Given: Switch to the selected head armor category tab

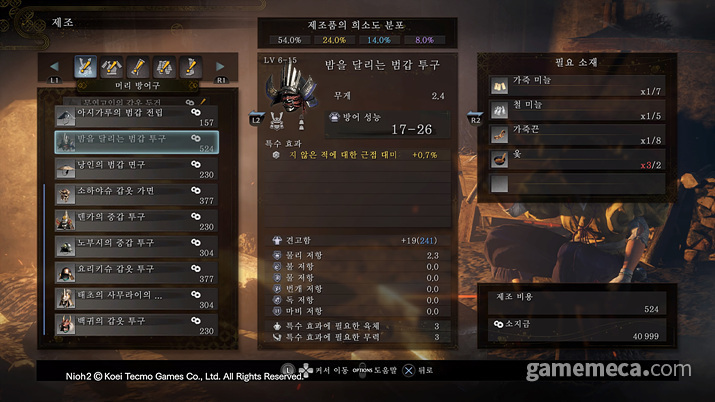Looking at the screenshot, I should [87, 67].
